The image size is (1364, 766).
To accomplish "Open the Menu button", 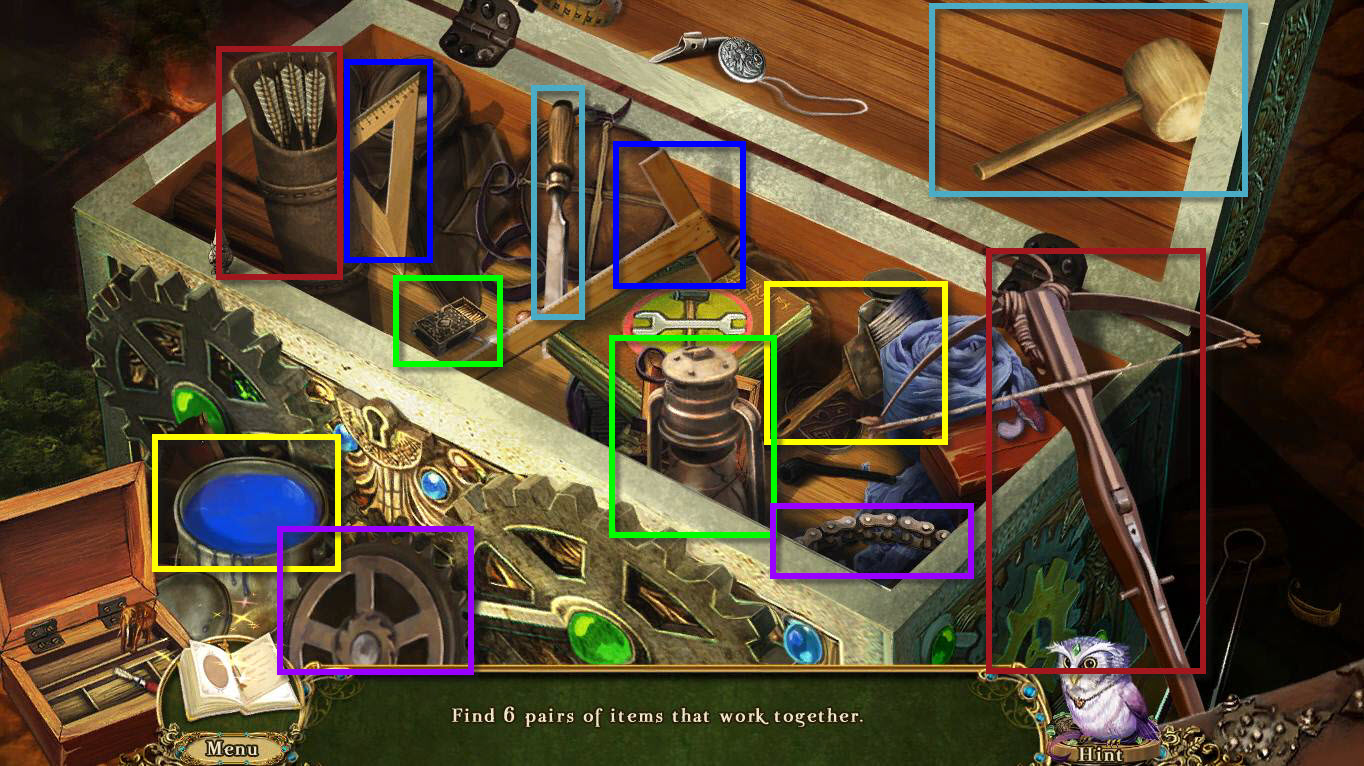I will tap(232, 748).
